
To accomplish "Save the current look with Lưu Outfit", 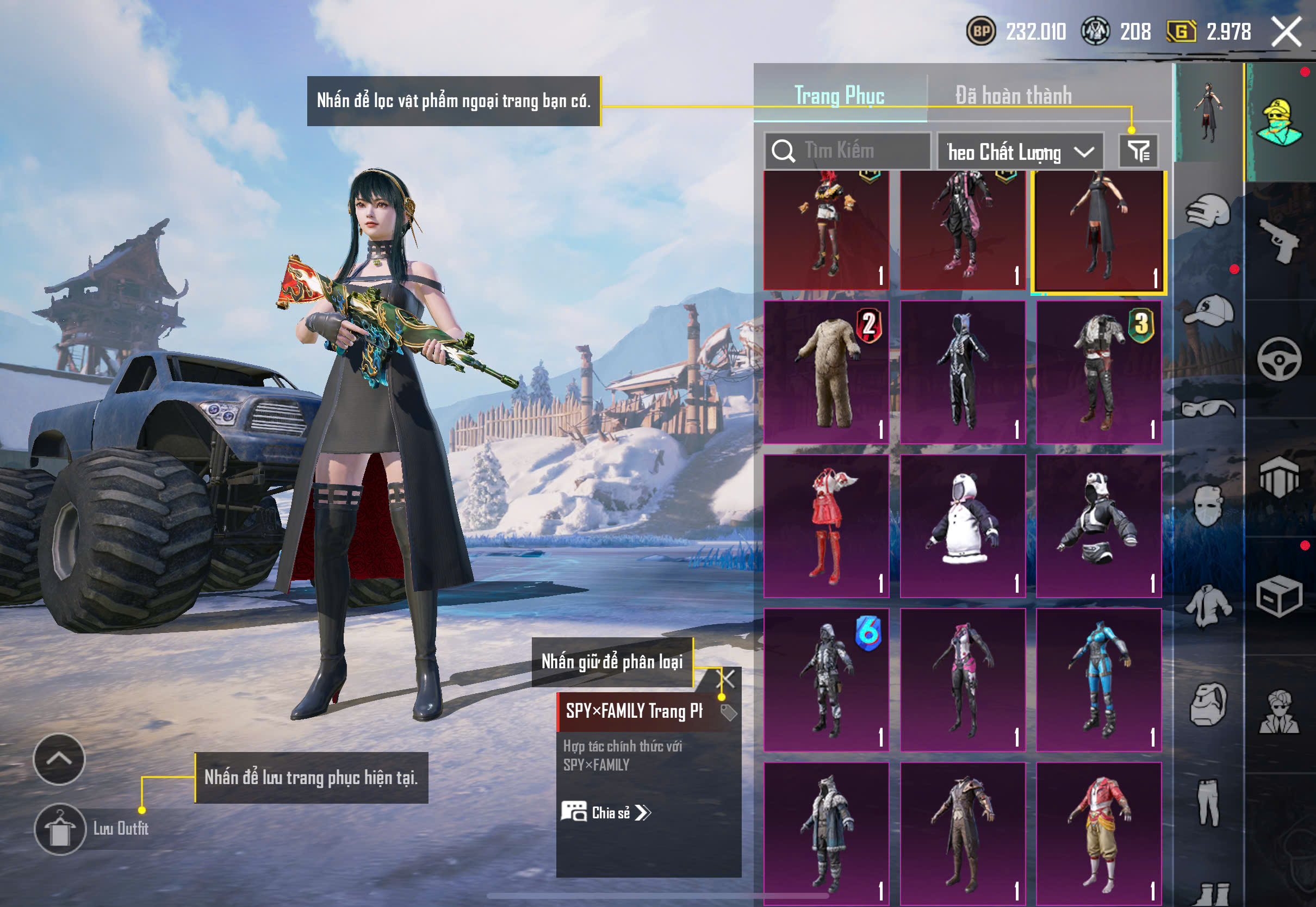I will pyautogui.click(x=60, y=829).
